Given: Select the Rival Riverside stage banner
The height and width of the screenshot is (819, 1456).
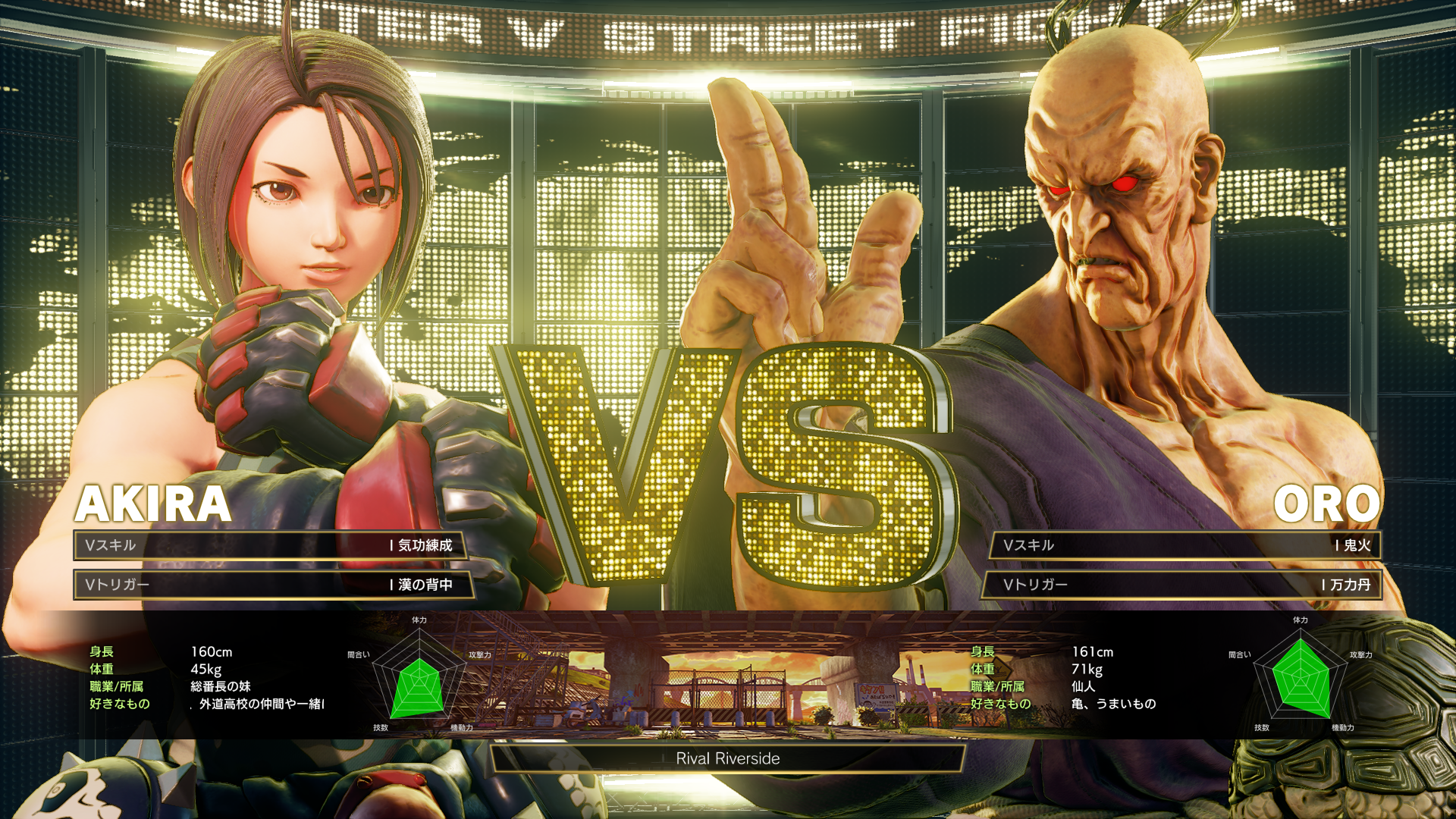Looking at the screenshot, I should pyautogui.click(x=728, y=758).
